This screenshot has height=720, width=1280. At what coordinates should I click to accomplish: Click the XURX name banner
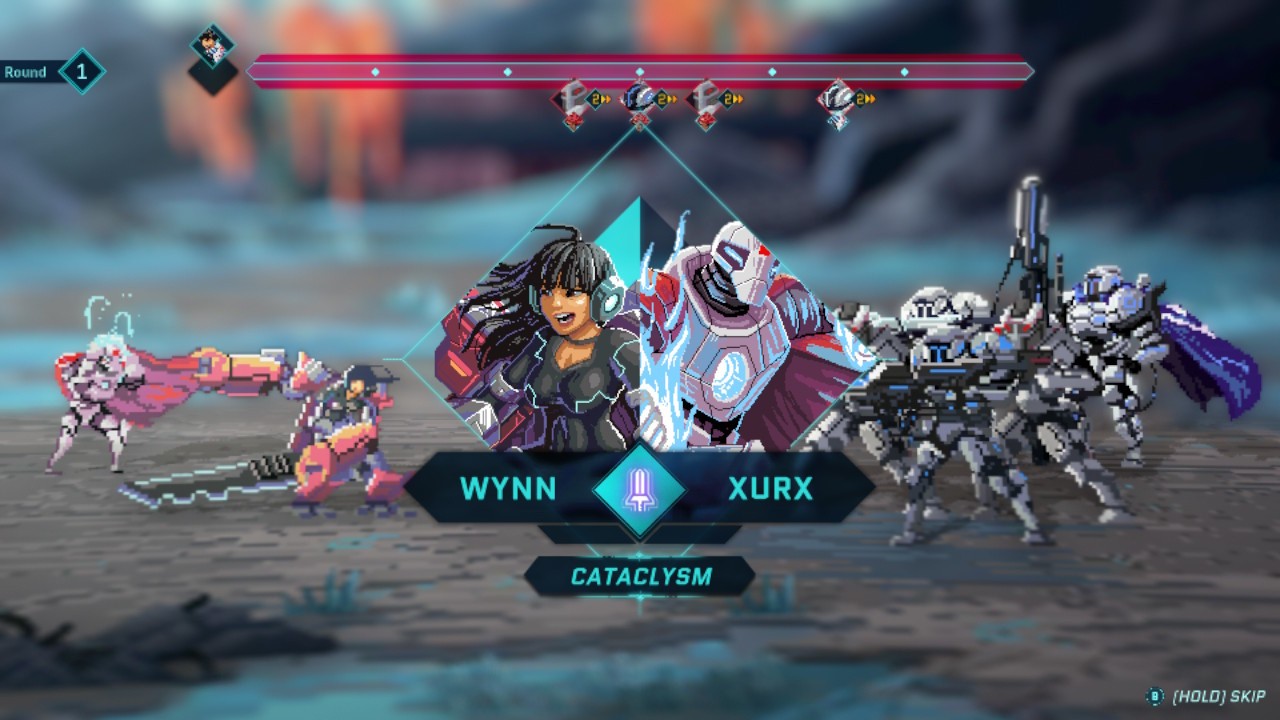tap(771, 489)
